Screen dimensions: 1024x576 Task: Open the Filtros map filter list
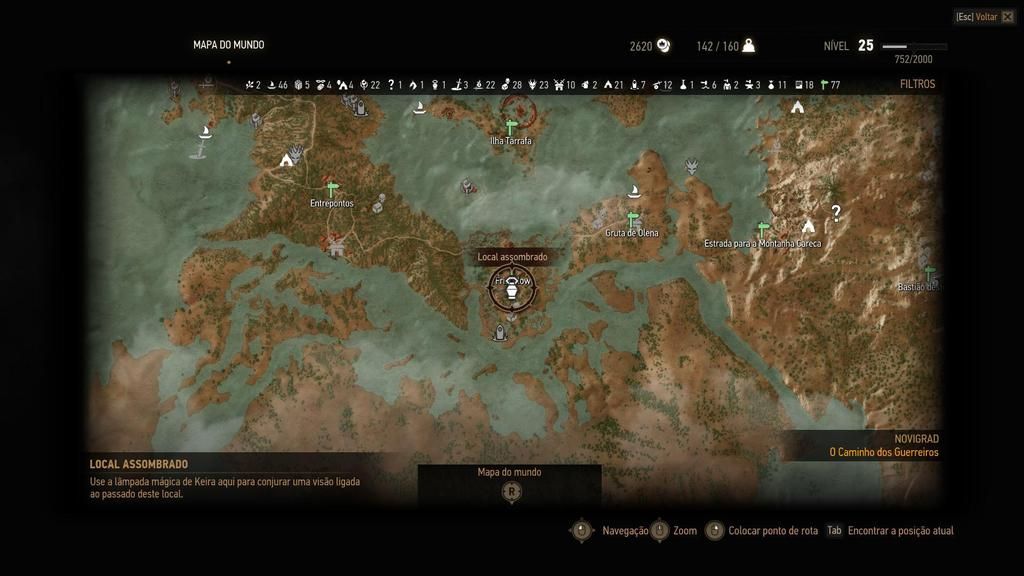[x=917, y=85]
